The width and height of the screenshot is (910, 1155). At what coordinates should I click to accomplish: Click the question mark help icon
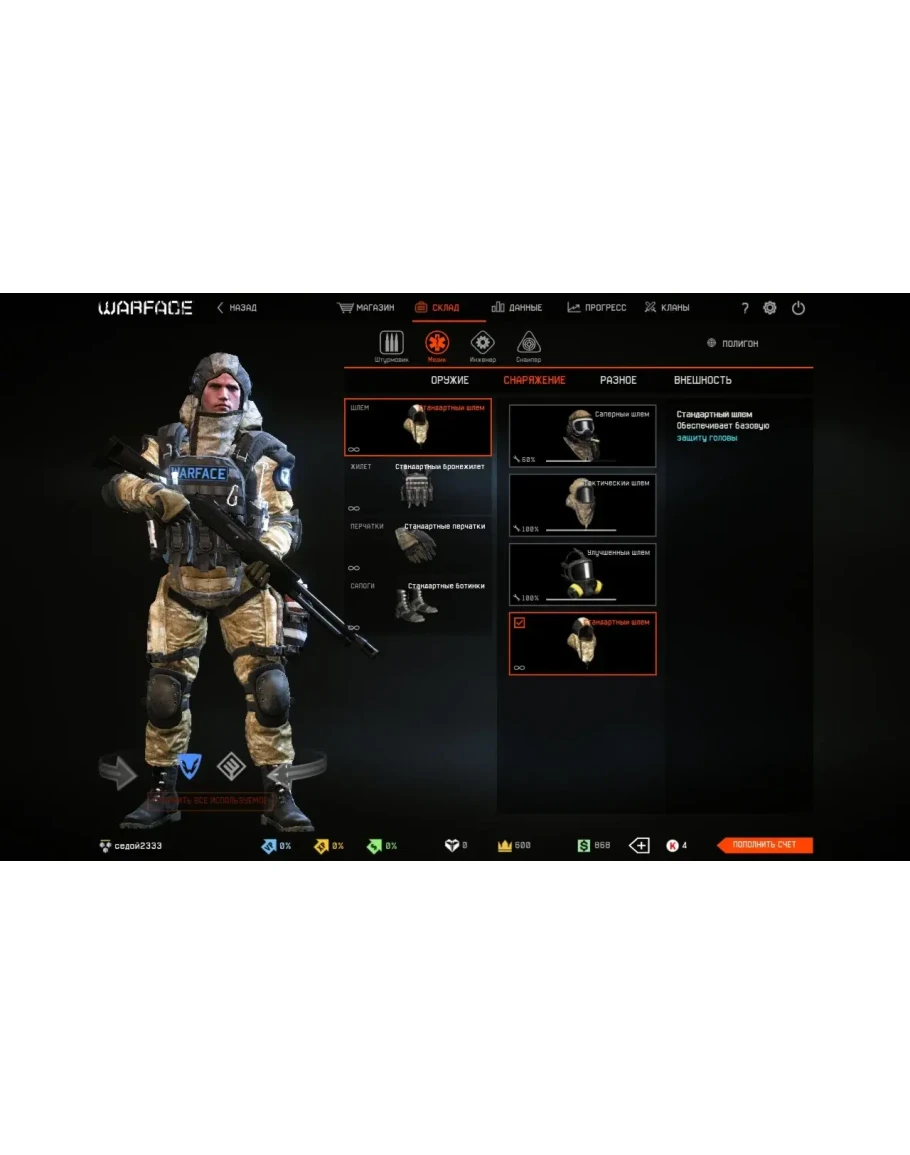(x=744, y=308)
